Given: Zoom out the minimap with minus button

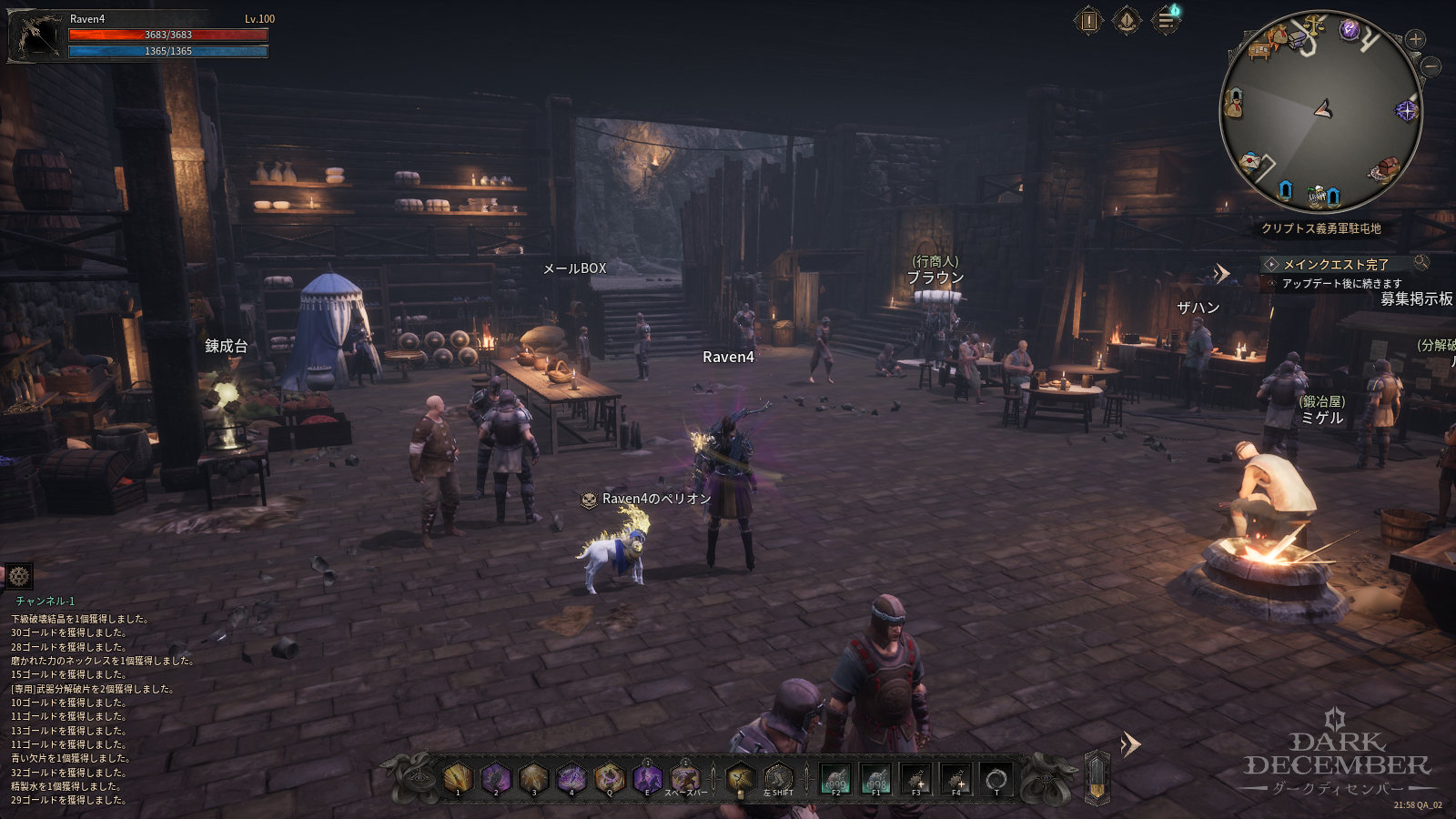Looking at the screenshot, I should (1430, 66).
